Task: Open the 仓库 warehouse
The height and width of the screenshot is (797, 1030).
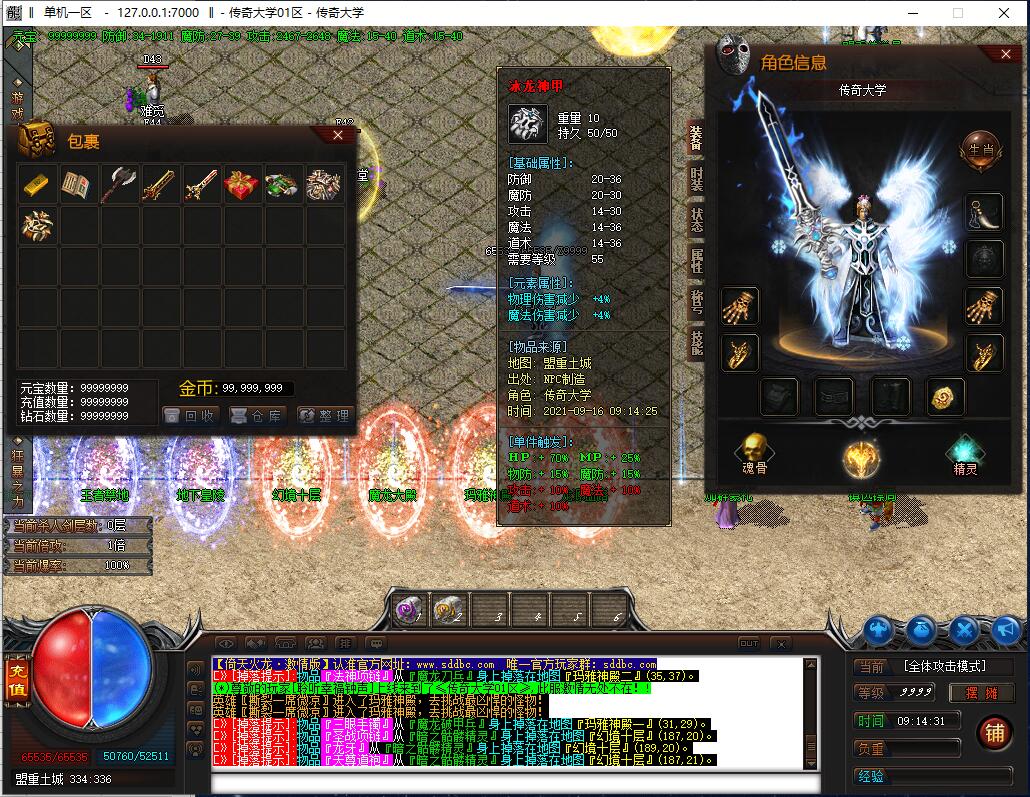Action: click(256, 416)
